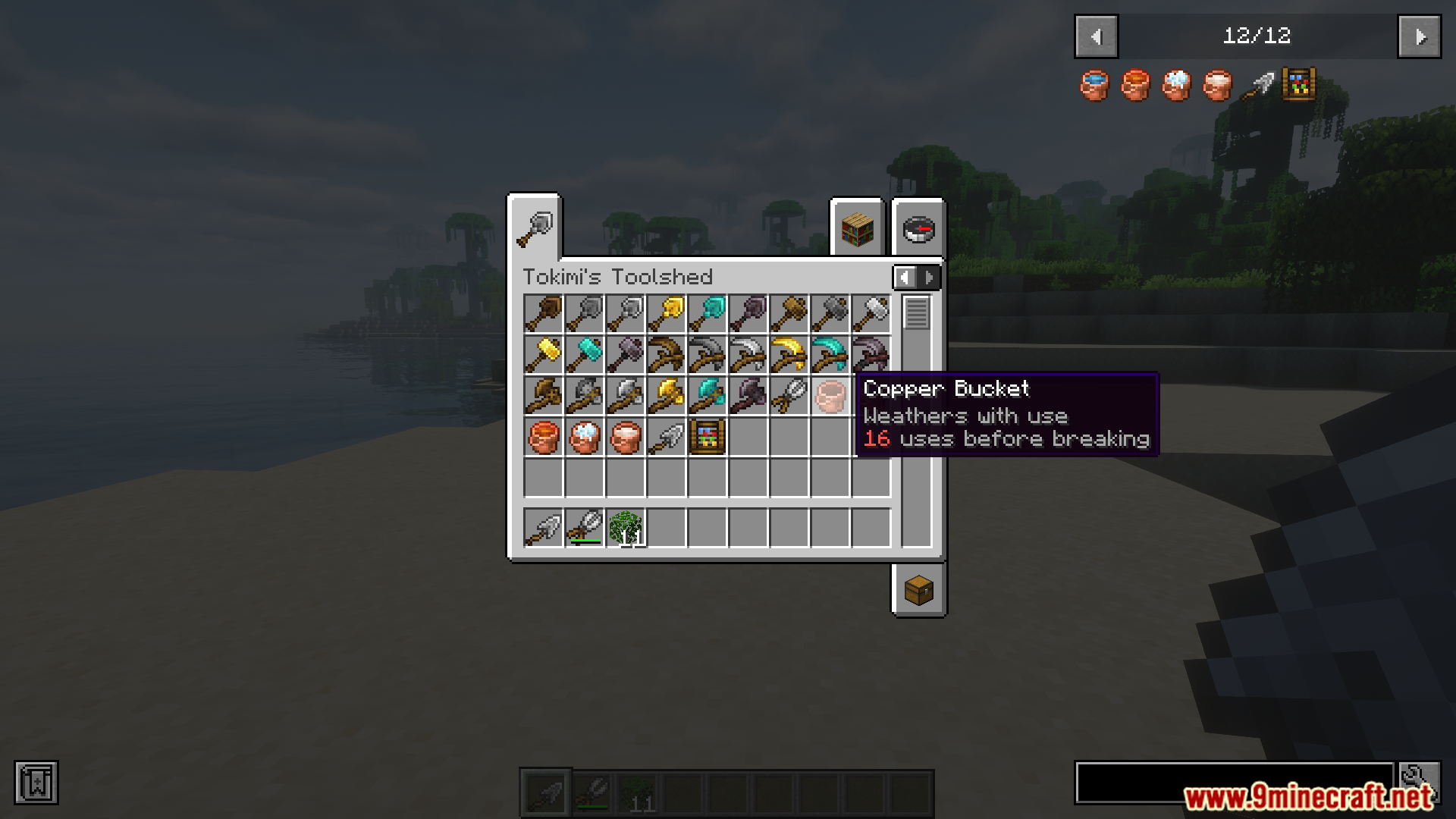Select the Powder Snow Copper Bucket
Screen dimensions: 1456x819
584,437
